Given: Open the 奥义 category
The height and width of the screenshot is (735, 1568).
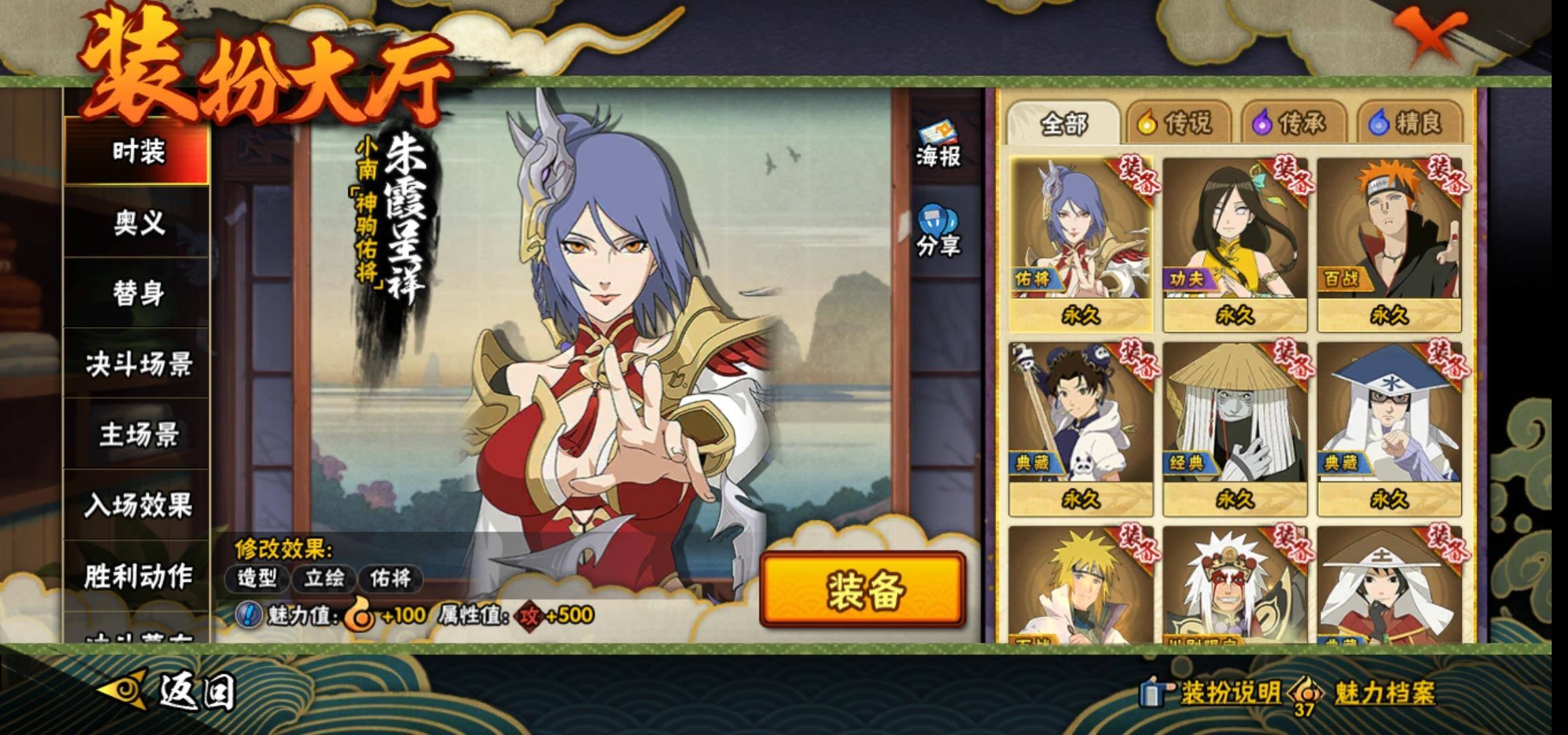Looking at the screenshot, I should tap(137, 223).
